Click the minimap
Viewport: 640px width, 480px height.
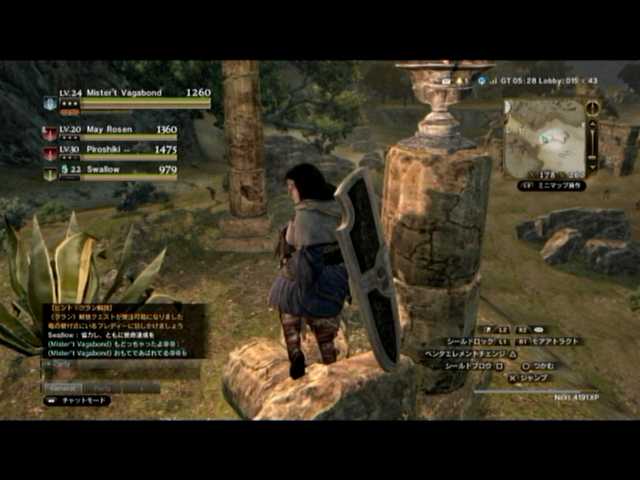(543, 137)
